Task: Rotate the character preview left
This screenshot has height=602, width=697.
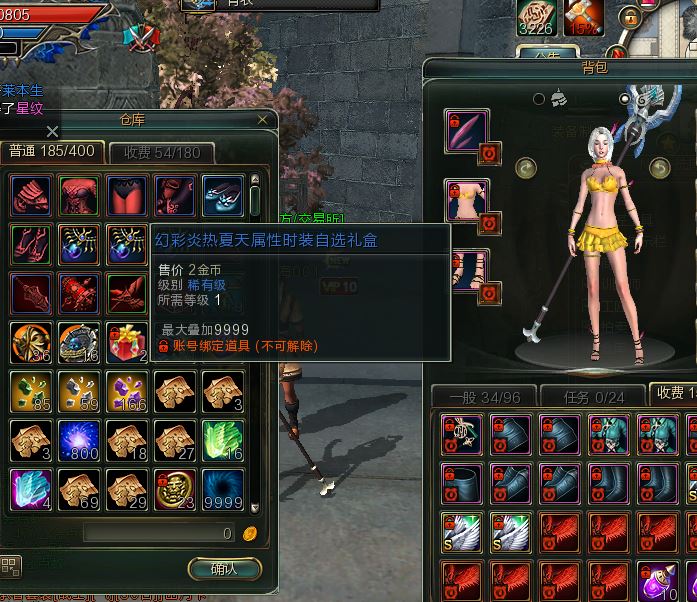Action: click(527, 168)
